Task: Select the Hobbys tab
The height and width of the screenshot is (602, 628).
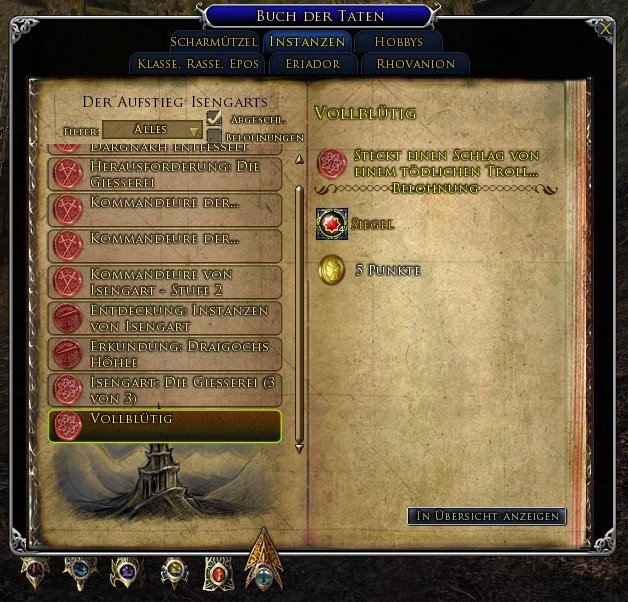Action: point(398,42)
